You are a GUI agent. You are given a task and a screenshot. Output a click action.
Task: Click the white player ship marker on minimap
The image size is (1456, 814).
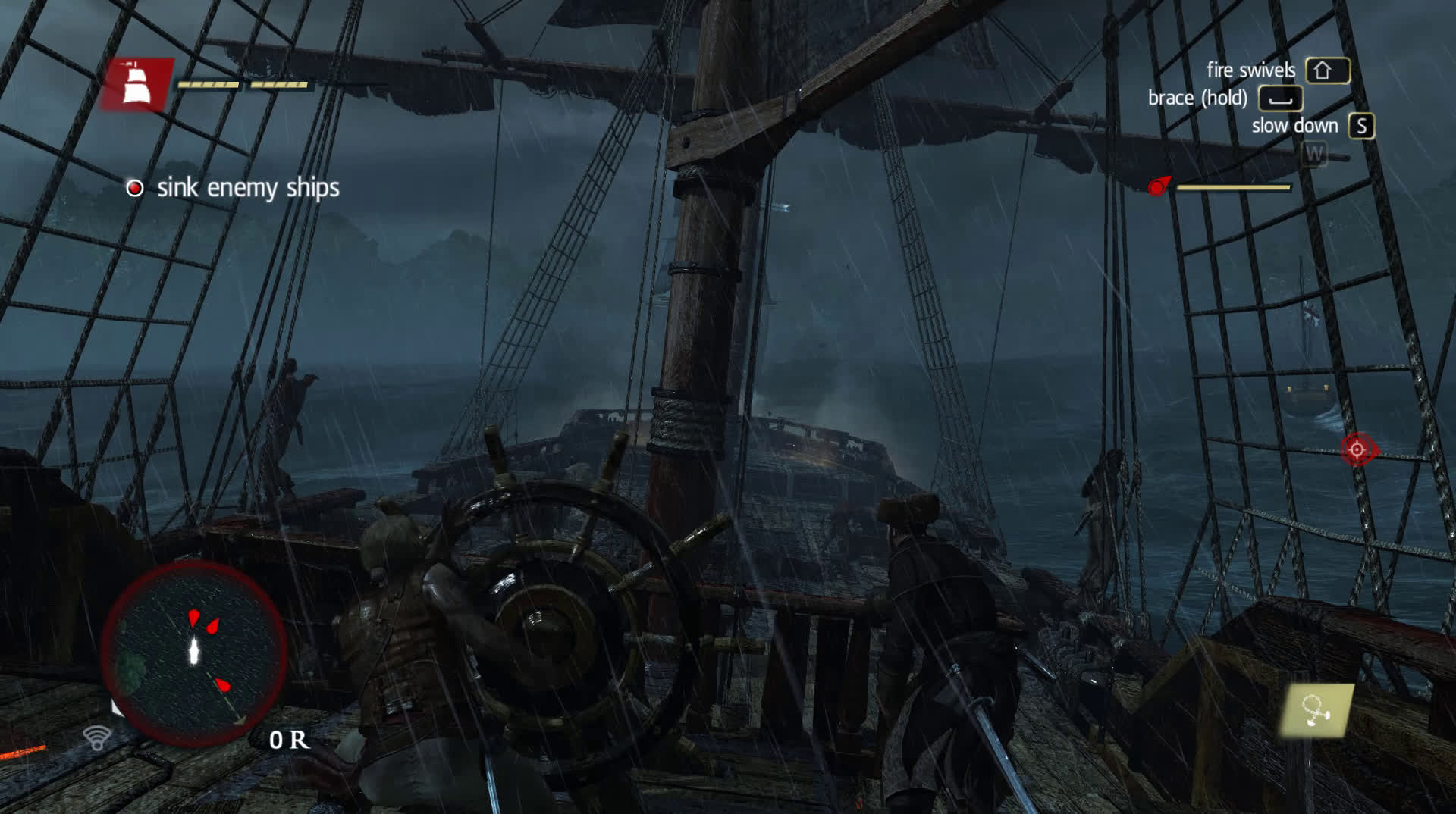coord(194,650)
